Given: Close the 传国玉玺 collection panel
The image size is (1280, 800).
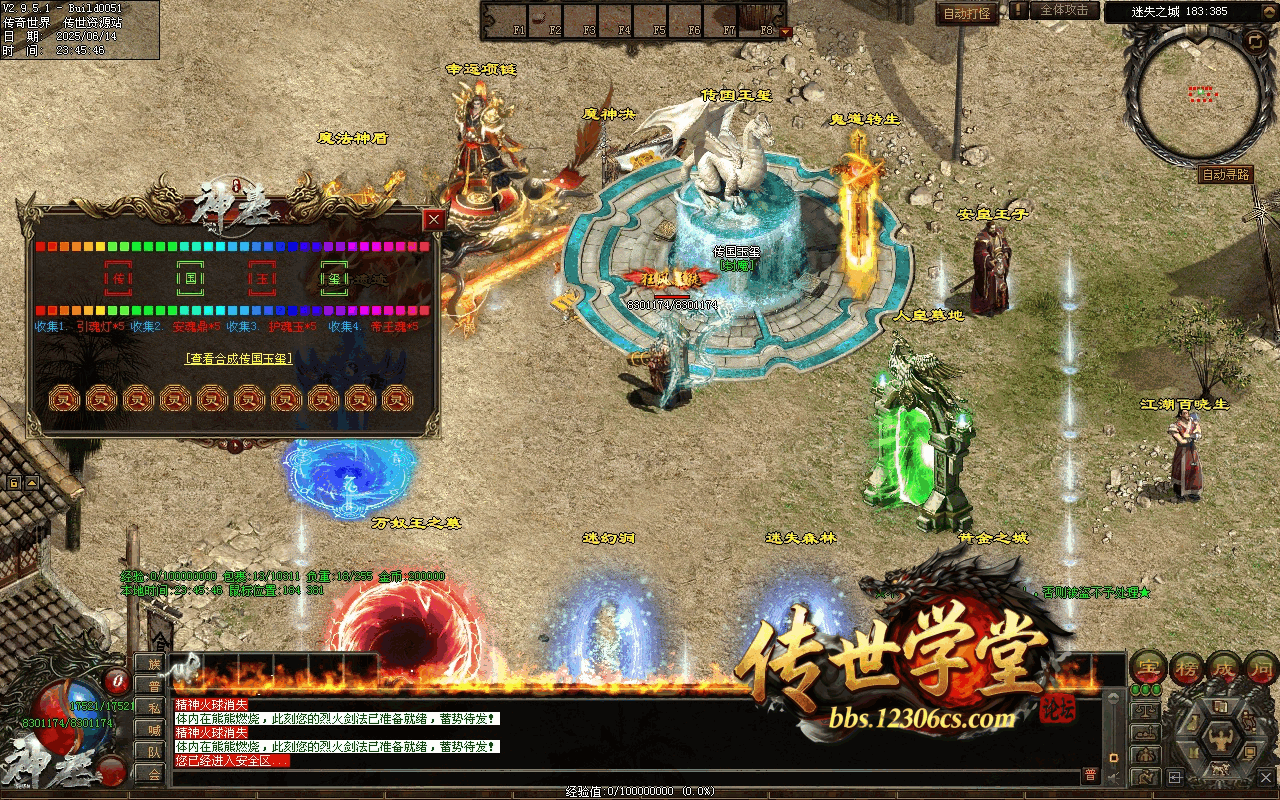Looking at the screenshot, I should point(433,219).
